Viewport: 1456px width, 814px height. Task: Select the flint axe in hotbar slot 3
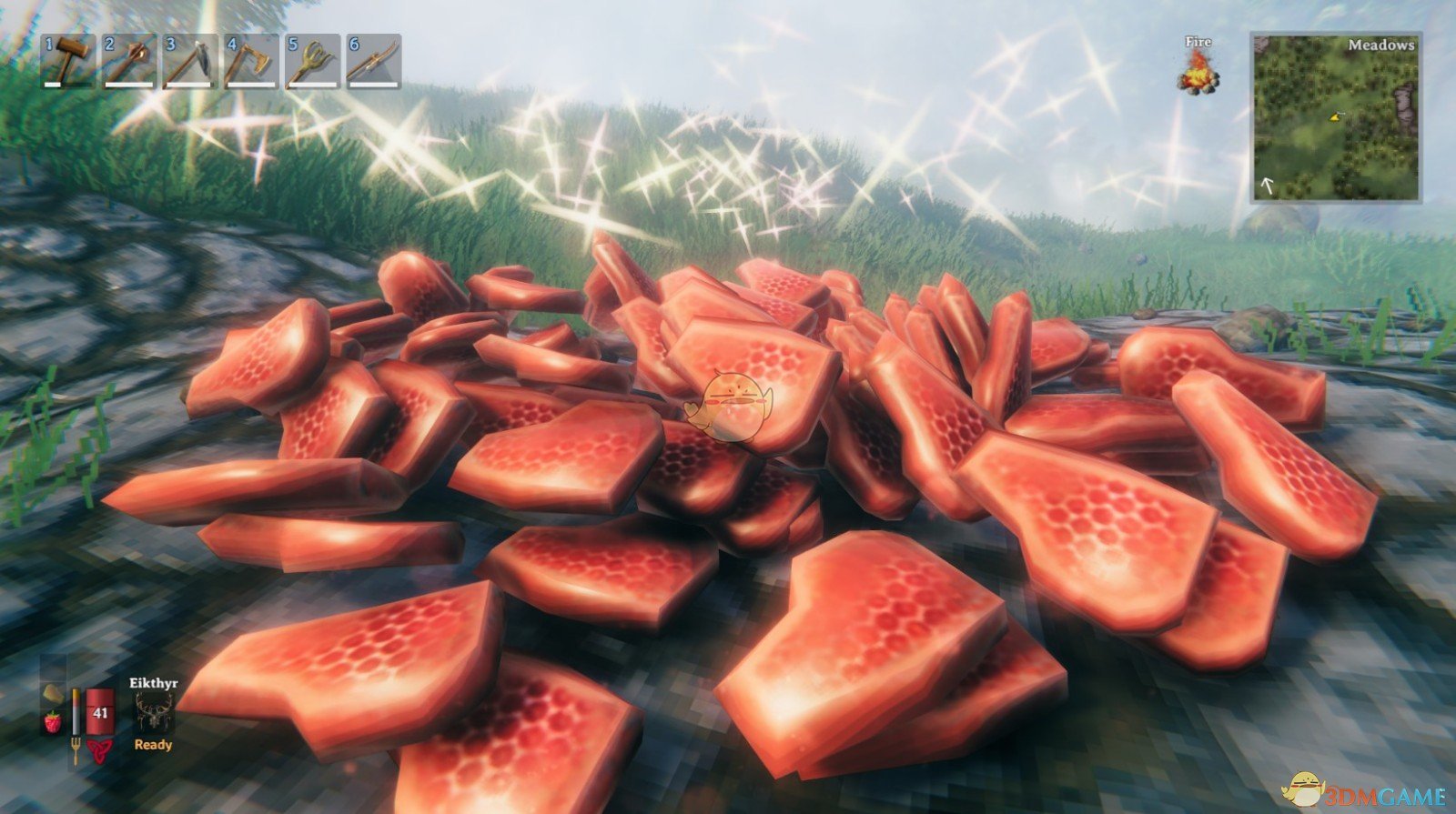(189, 59)
